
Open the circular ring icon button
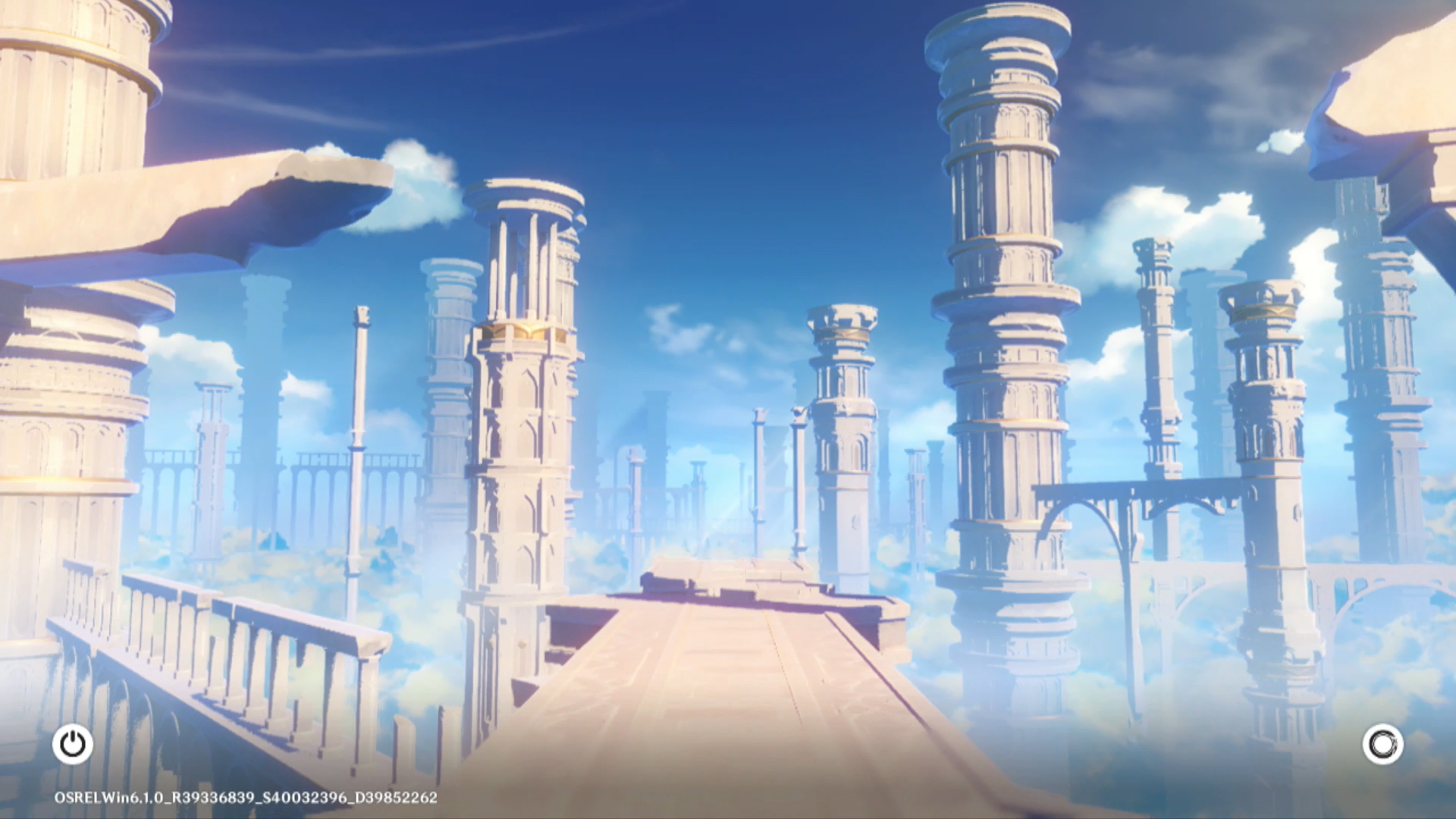[x=1382, y=745]
